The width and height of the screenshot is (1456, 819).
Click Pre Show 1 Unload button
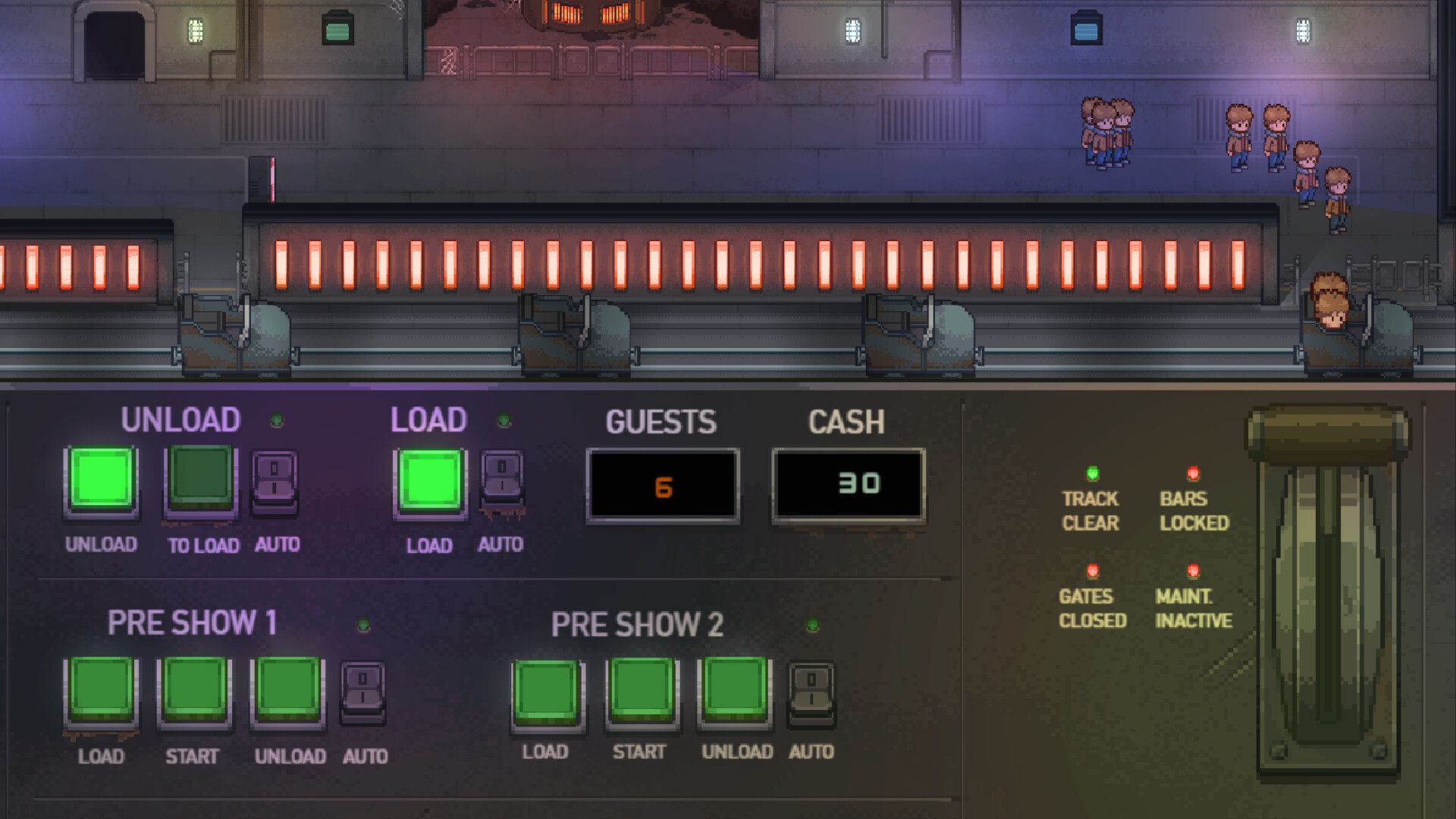pos(288,689)
